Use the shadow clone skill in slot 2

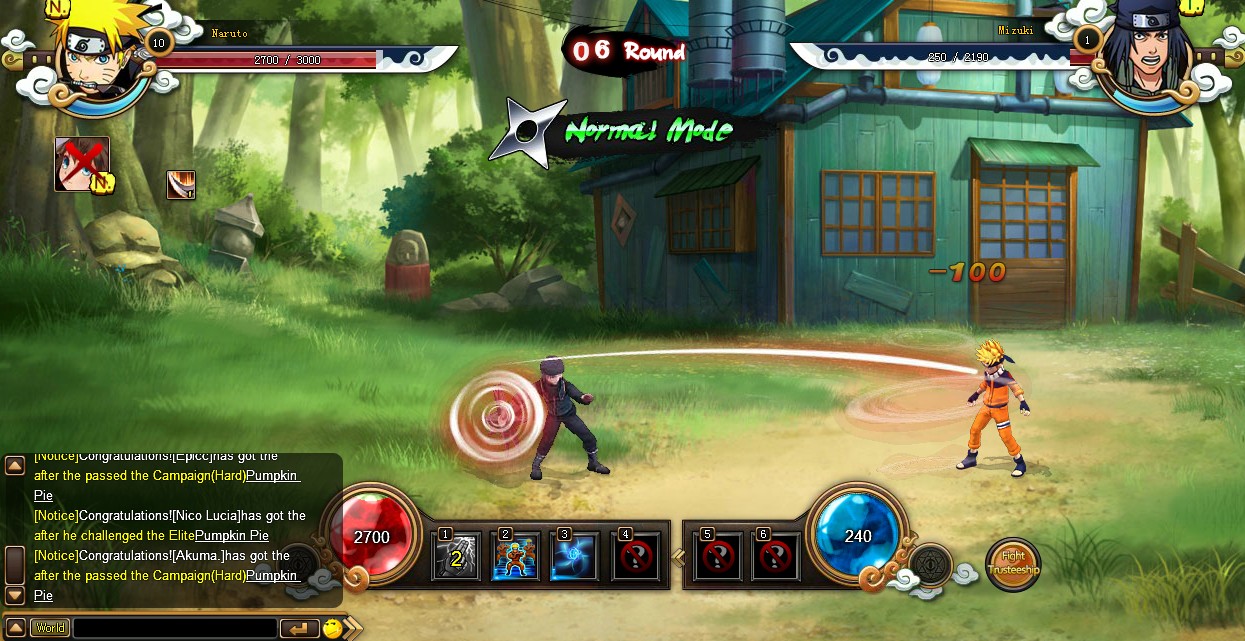[516, 556]
